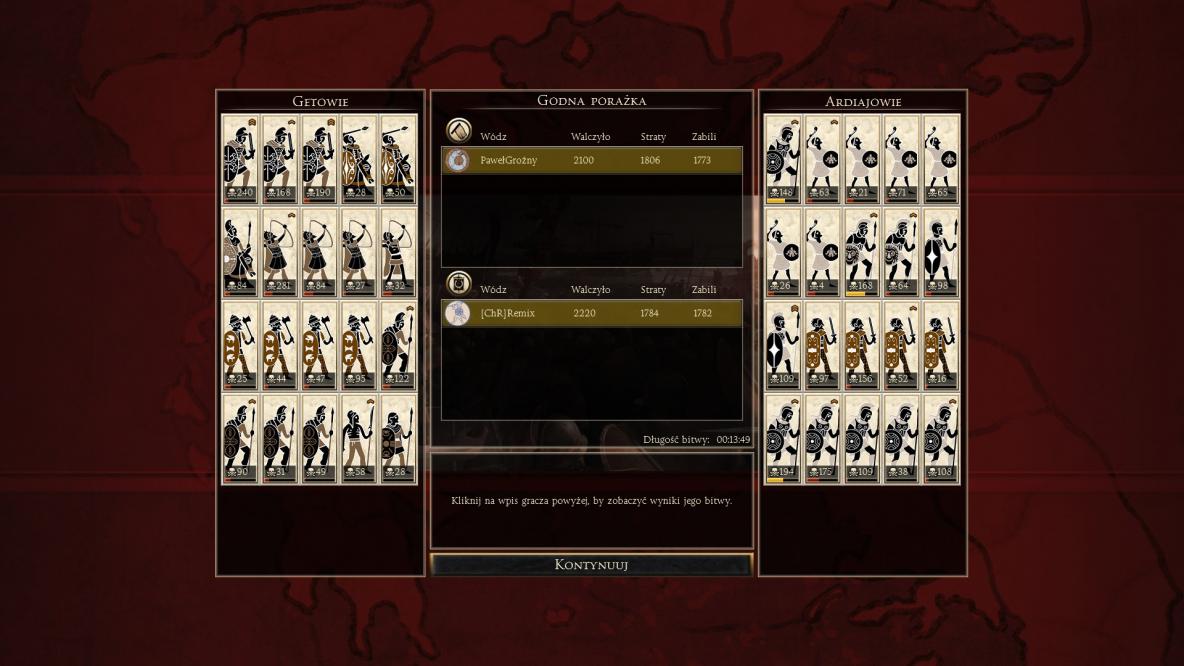Click Ardiajowie slinger card with 21 kills

(862, 158)
